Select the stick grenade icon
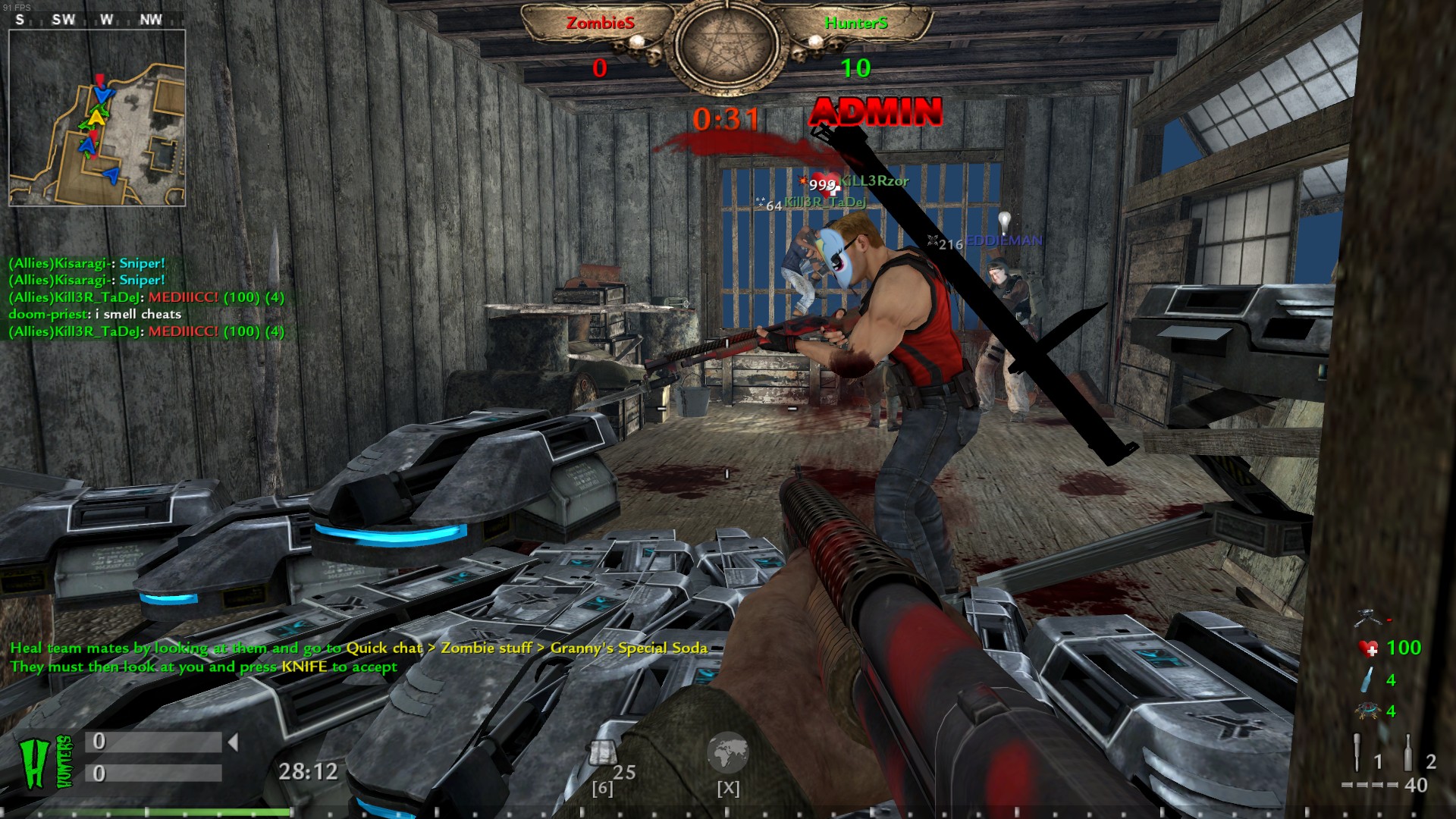 click(1357, 752)
